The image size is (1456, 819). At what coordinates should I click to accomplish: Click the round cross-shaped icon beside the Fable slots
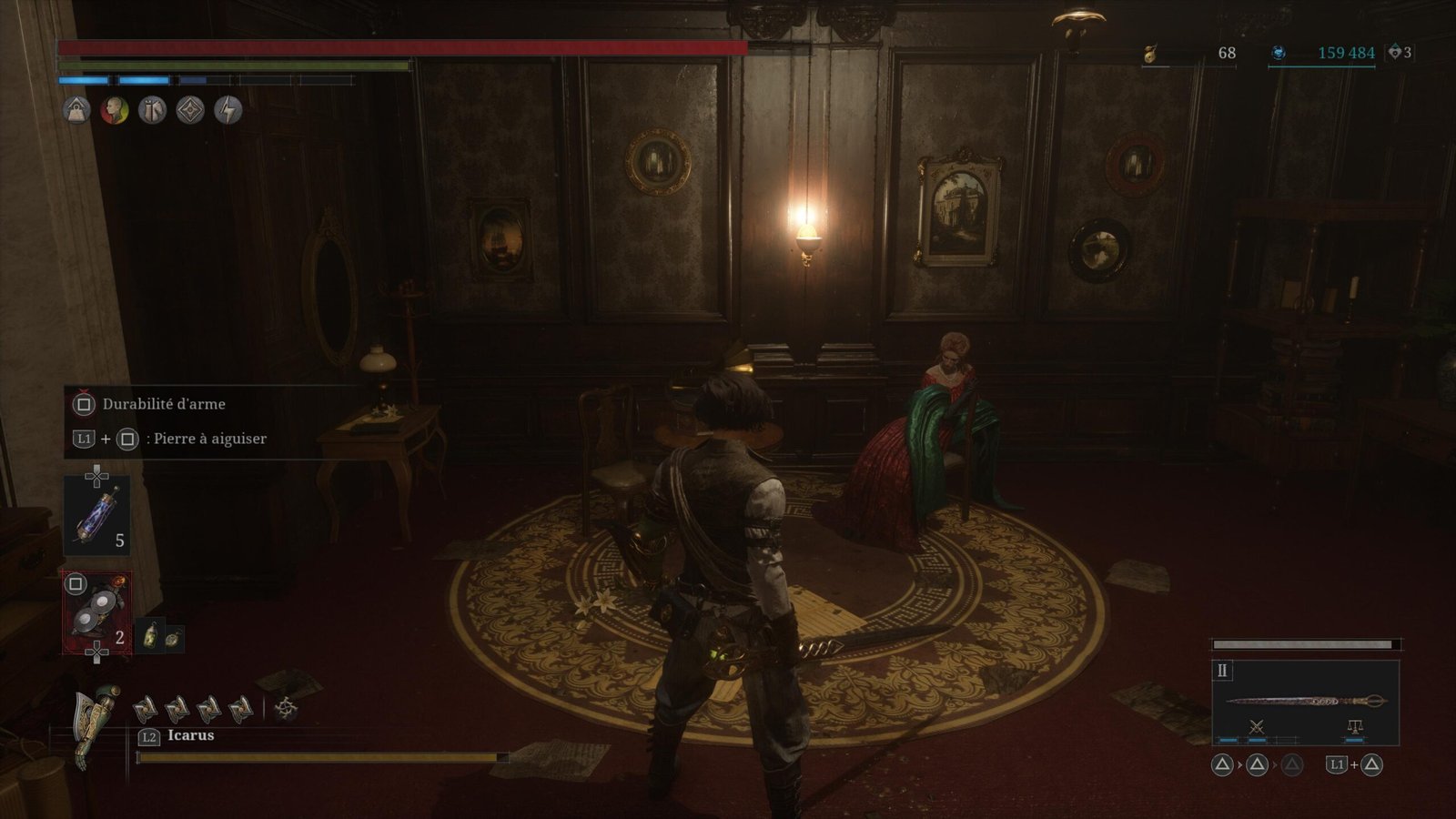[286, 708]
